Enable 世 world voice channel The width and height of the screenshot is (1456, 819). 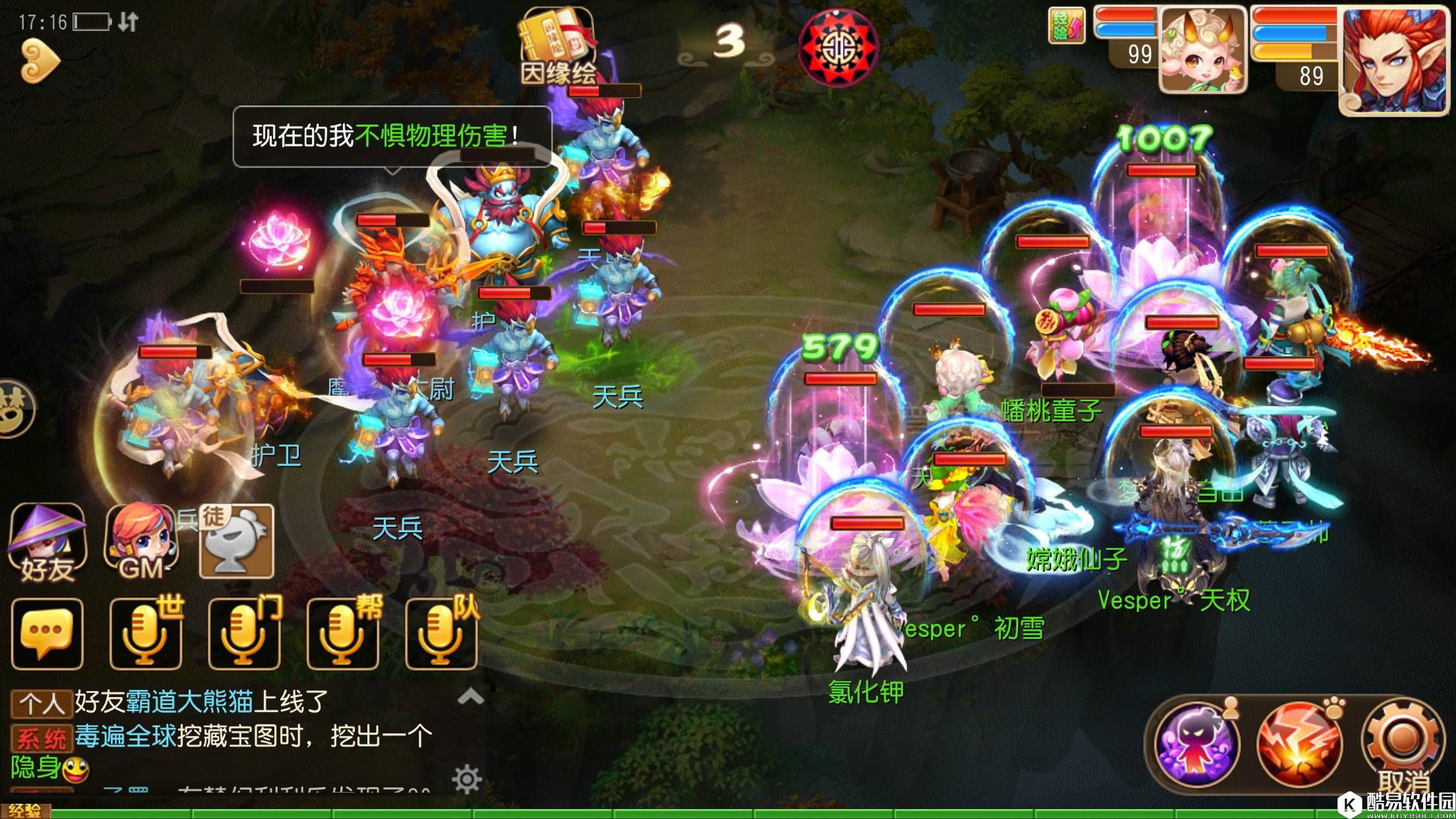pos(145,632)
